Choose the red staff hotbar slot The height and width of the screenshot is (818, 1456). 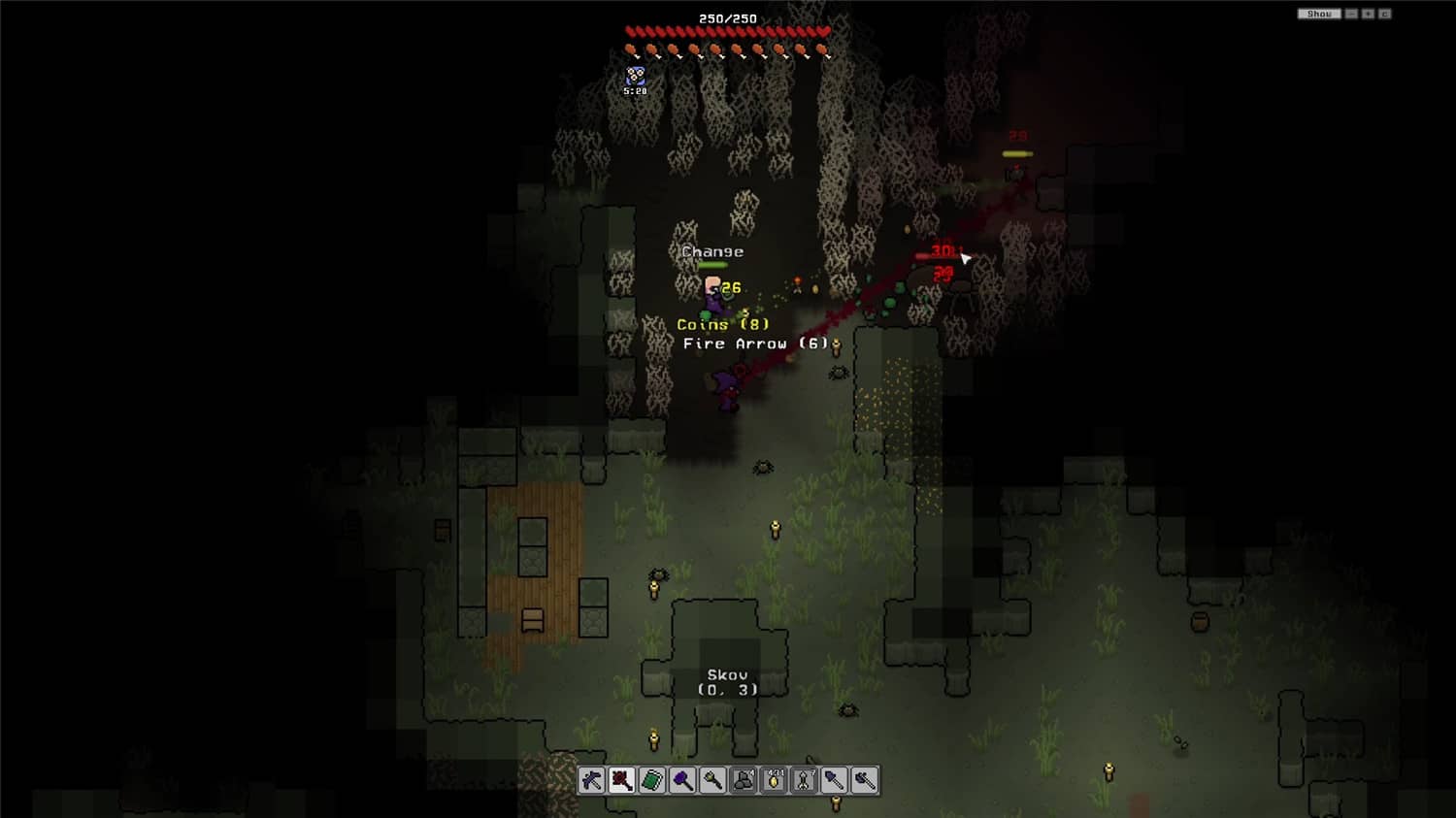(x=622, y=780)
